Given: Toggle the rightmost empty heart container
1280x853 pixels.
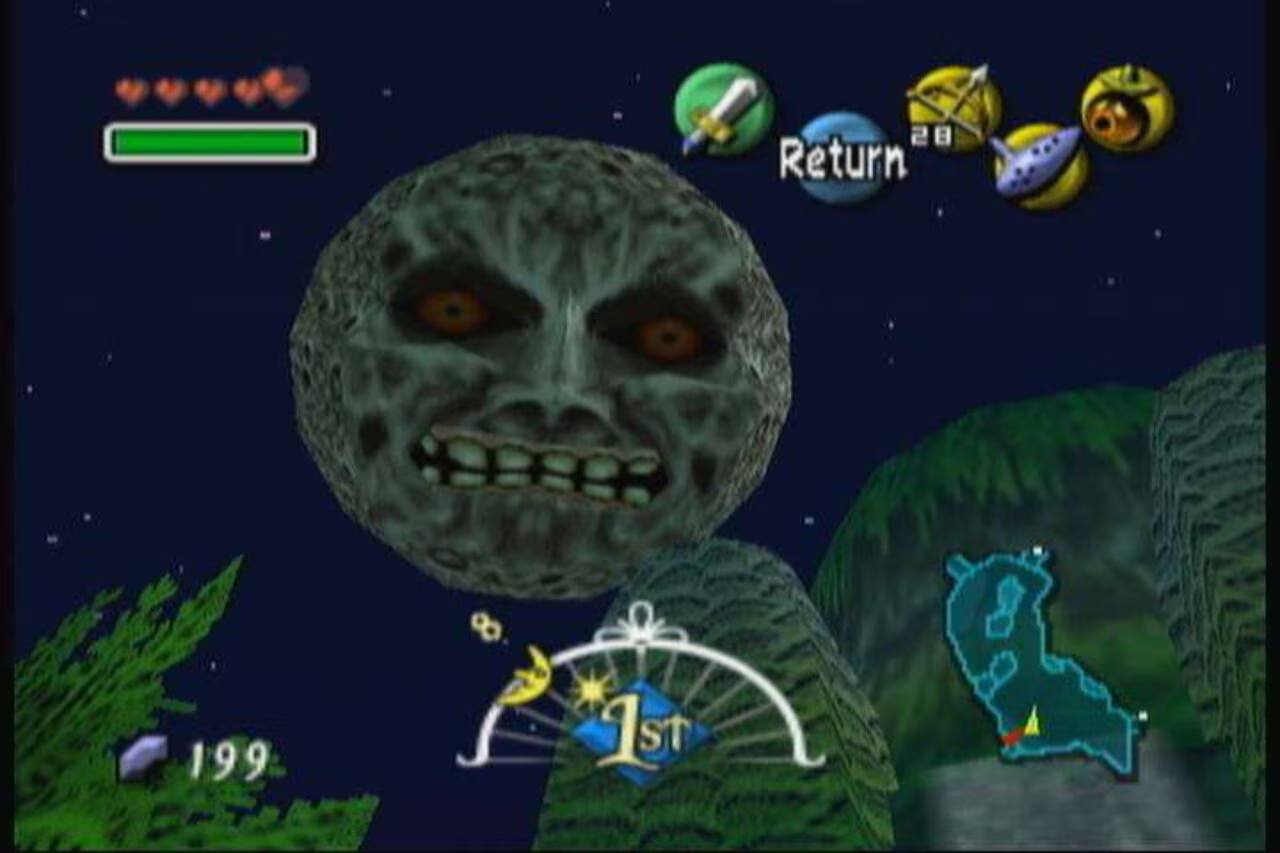Looking at the screenshot, I should [x=283, y=85].
